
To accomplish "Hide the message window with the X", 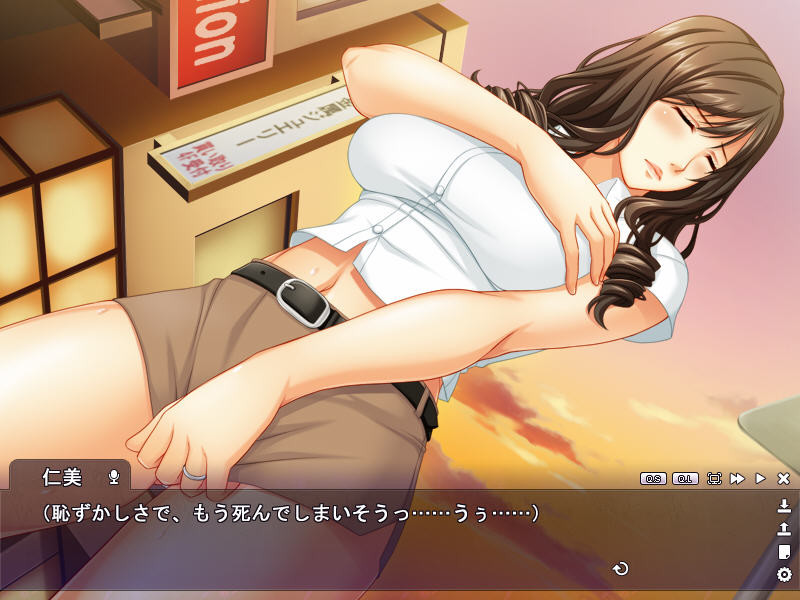I will click(x=784, y=479).
